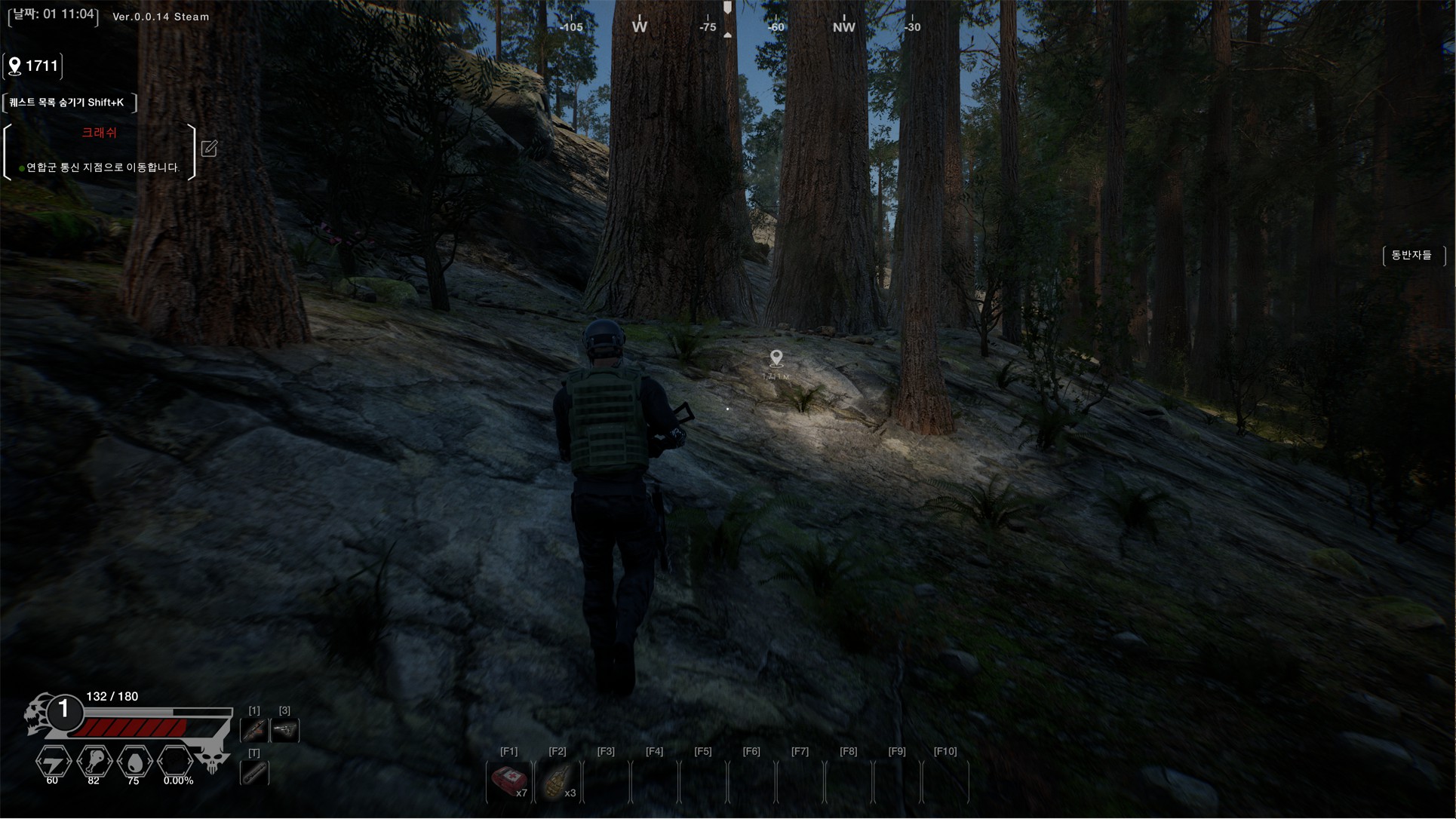
Task: Equip the rifle in weapon slot 1
Action: 254,730
